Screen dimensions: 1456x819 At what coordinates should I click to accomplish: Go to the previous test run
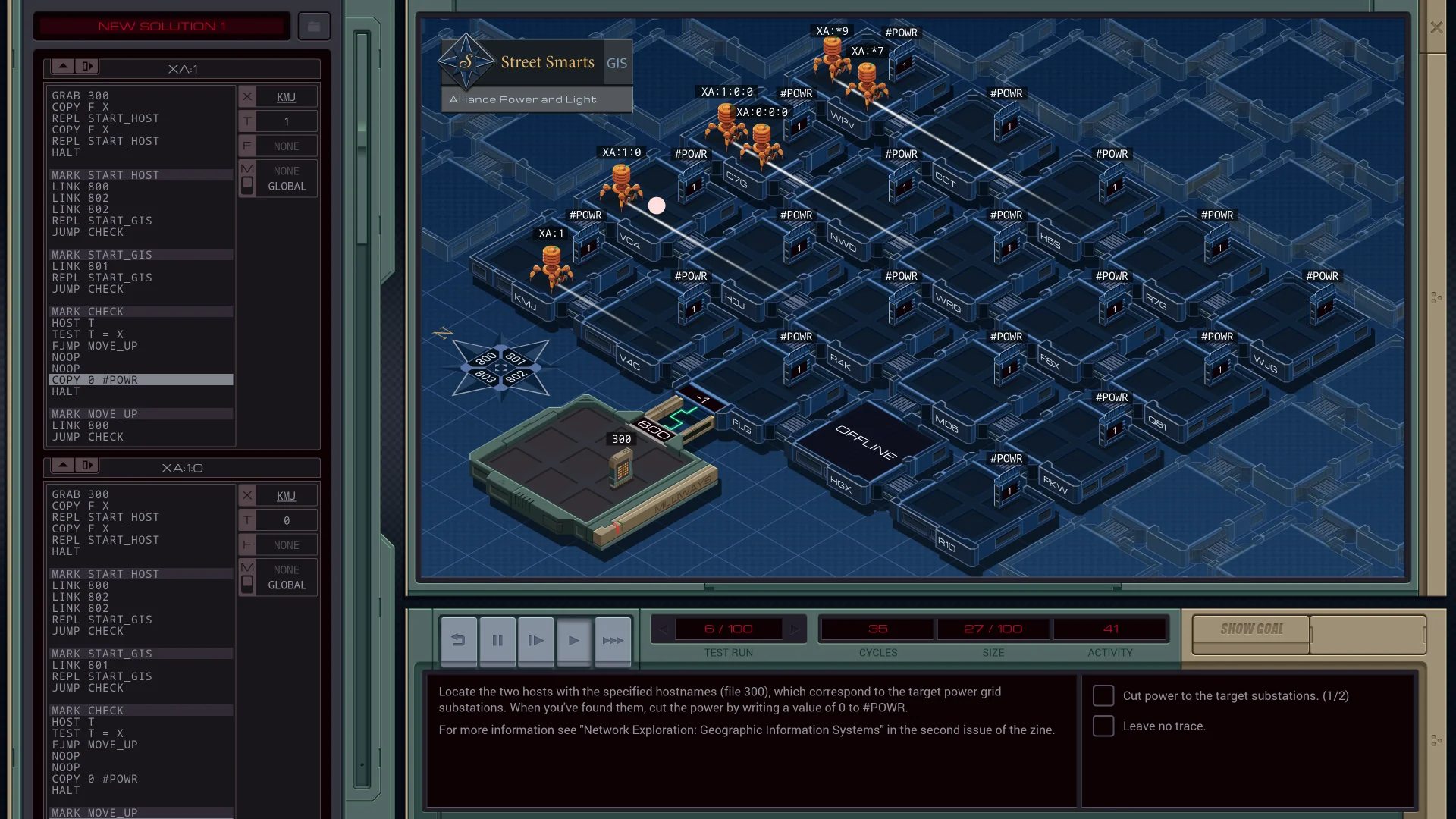click(x=663, y=629)
